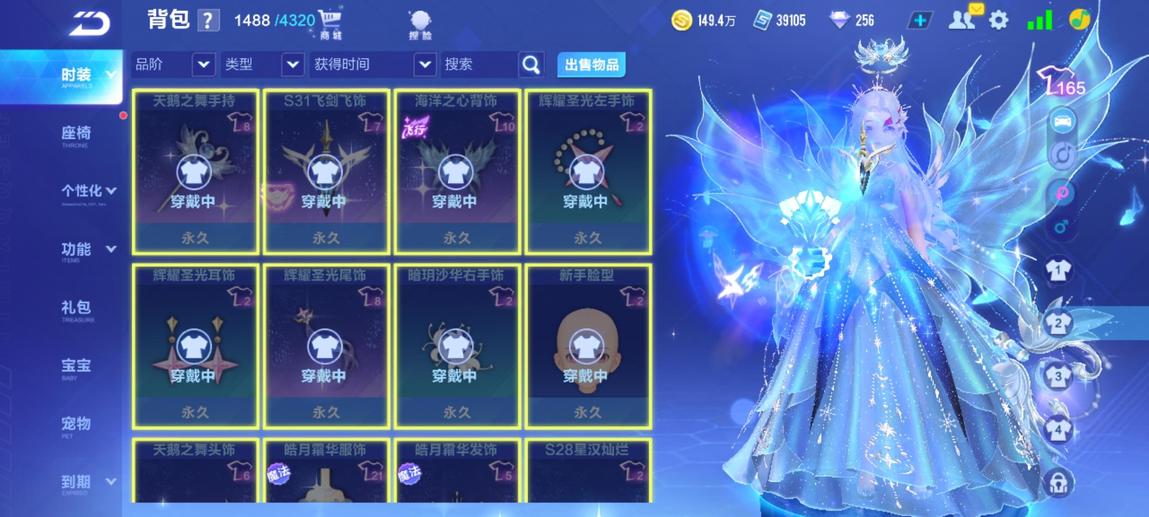The image size is (1149, 517).
Task: Tap the 出售物品 sell items button
Action: click(x=592, y=64)
